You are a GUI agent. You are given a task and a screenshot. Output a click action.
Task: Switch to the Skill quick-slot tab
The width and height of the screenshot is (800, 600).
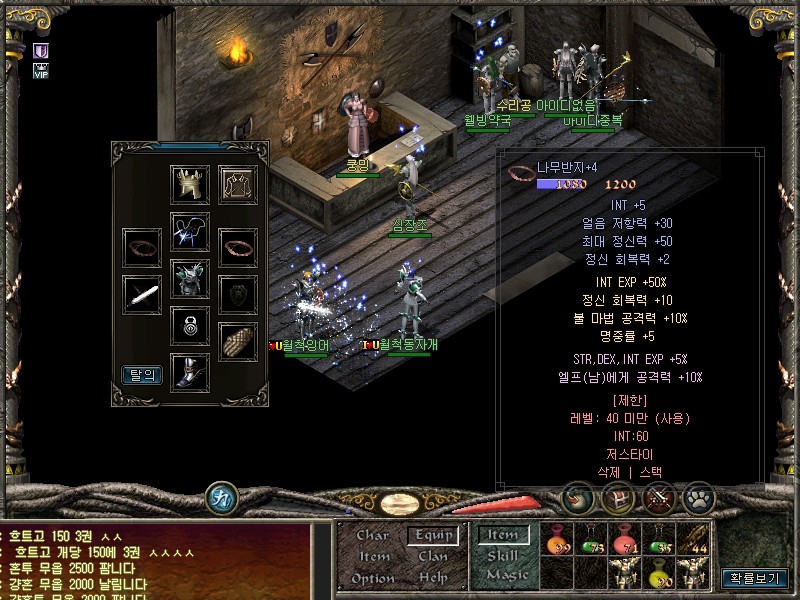(x=503, y=556)
